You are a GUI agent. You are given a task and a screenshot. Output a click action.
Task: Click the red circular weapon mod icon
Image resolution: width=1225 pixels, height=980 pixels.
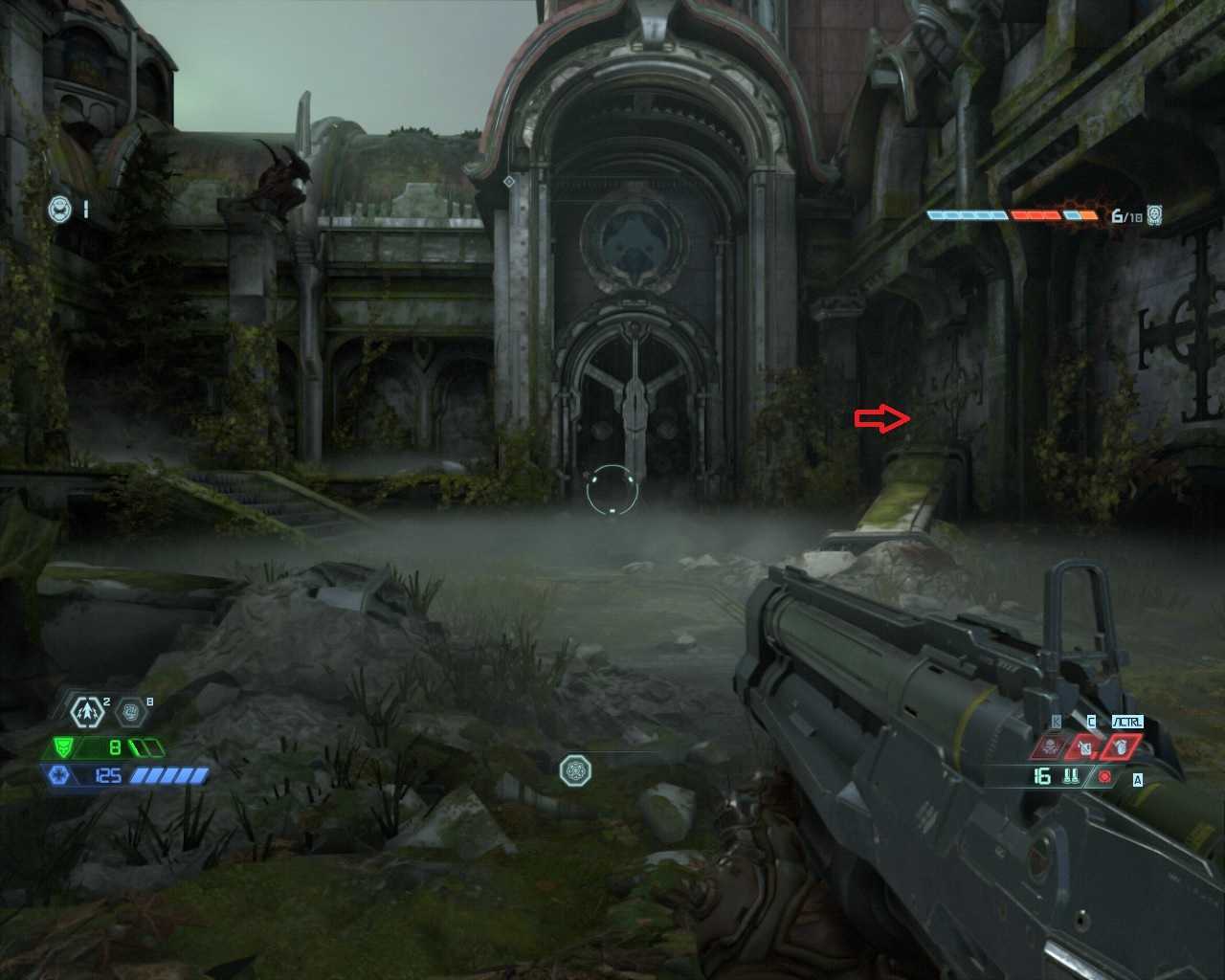click(1105, 777)
